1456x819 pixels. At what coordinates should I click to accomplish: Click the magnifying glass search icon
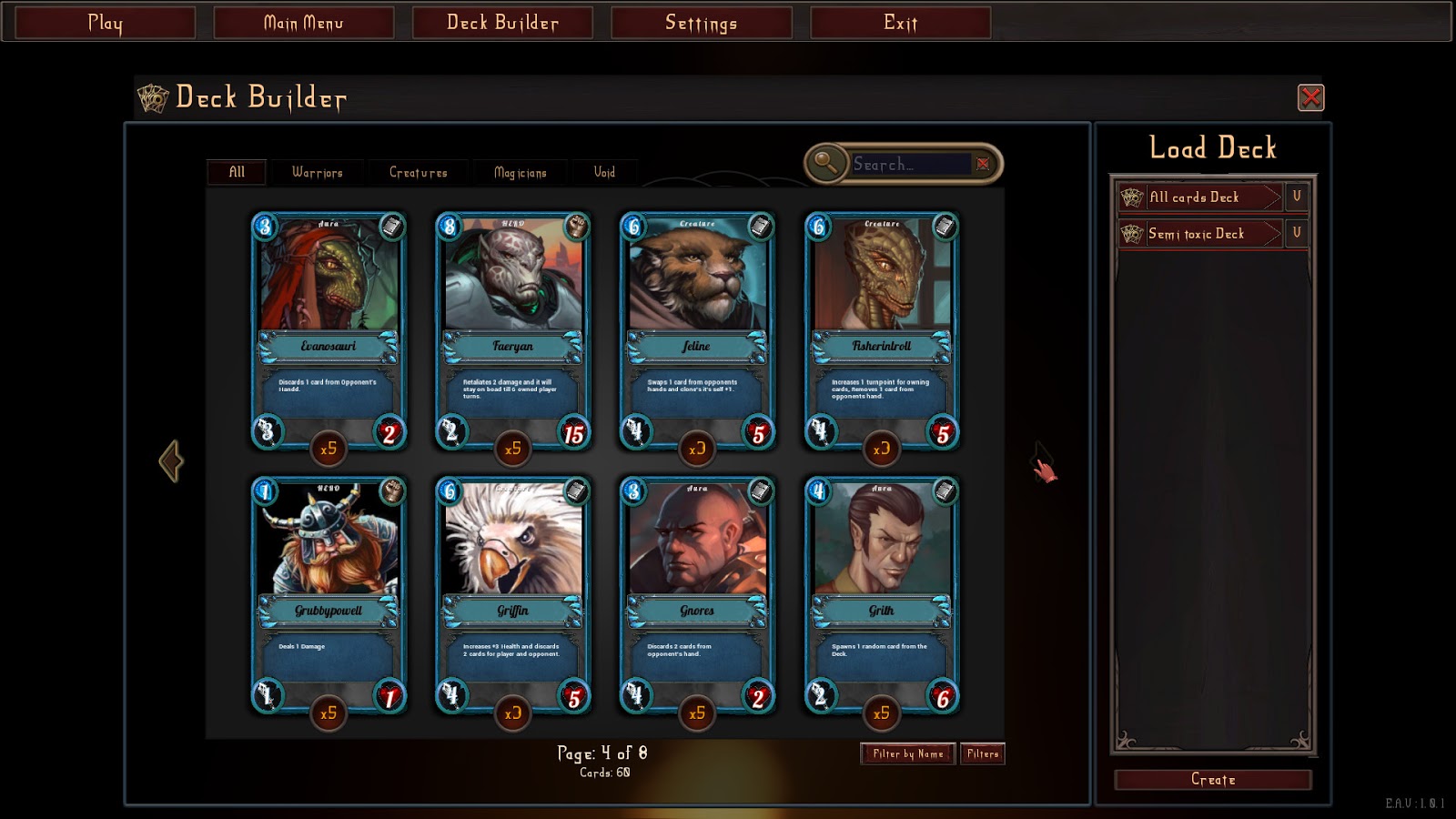pyautogui.click(x=825, y=162)
